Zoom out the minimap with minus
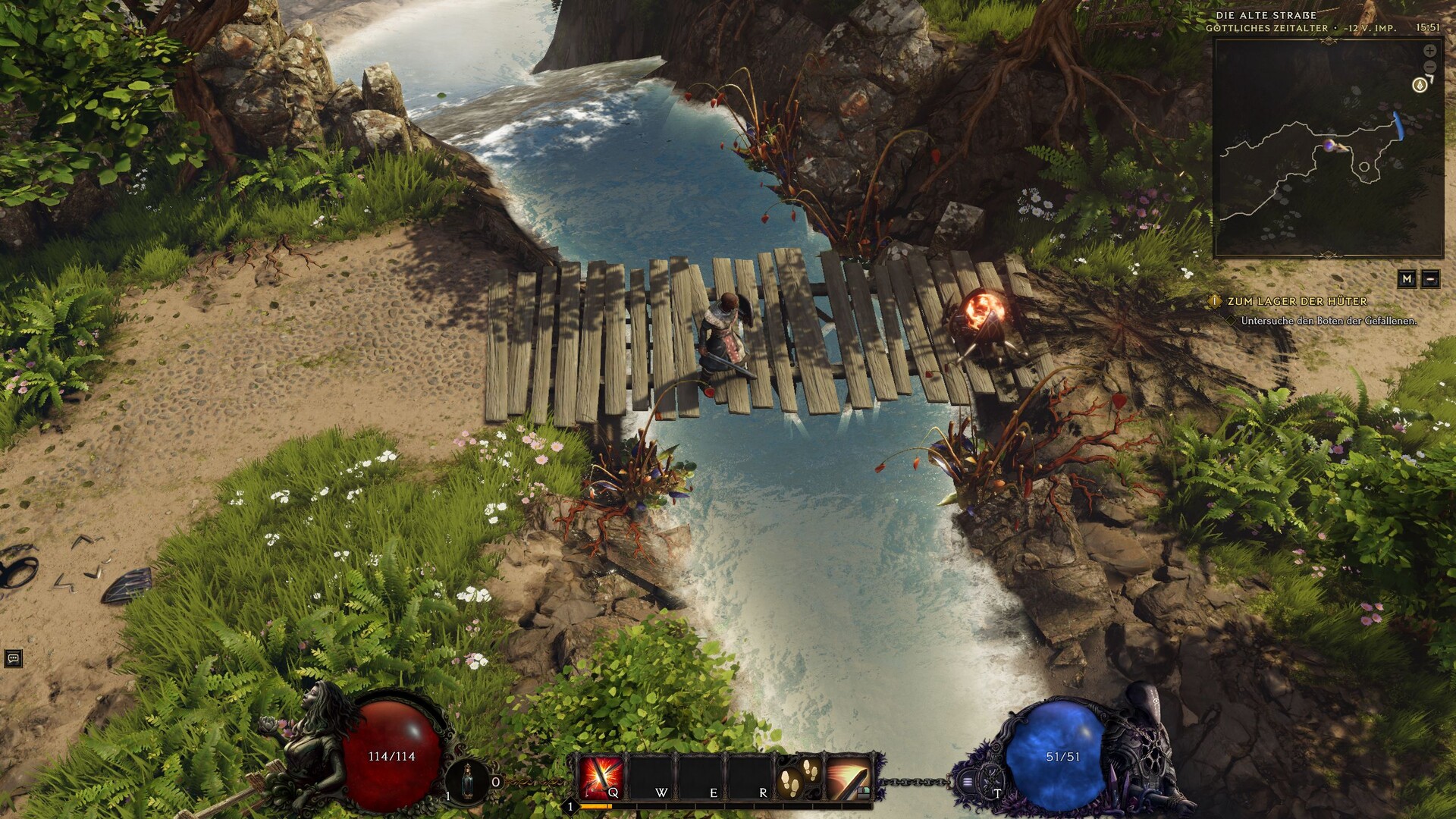The width and height of the screenshot is (1456, 819). (x=1429, y=67)
